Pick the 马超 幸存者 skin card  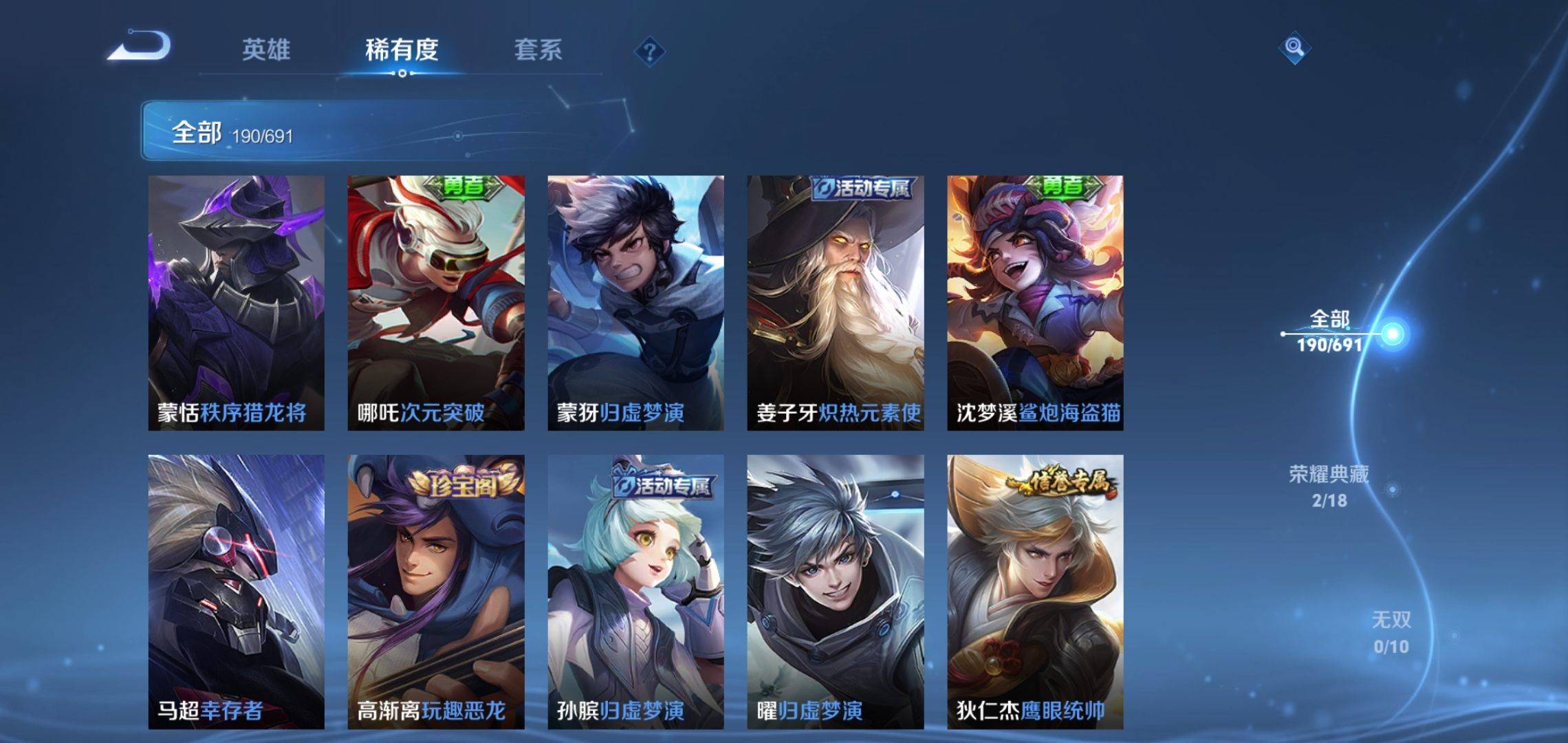(x=236, y=592)
